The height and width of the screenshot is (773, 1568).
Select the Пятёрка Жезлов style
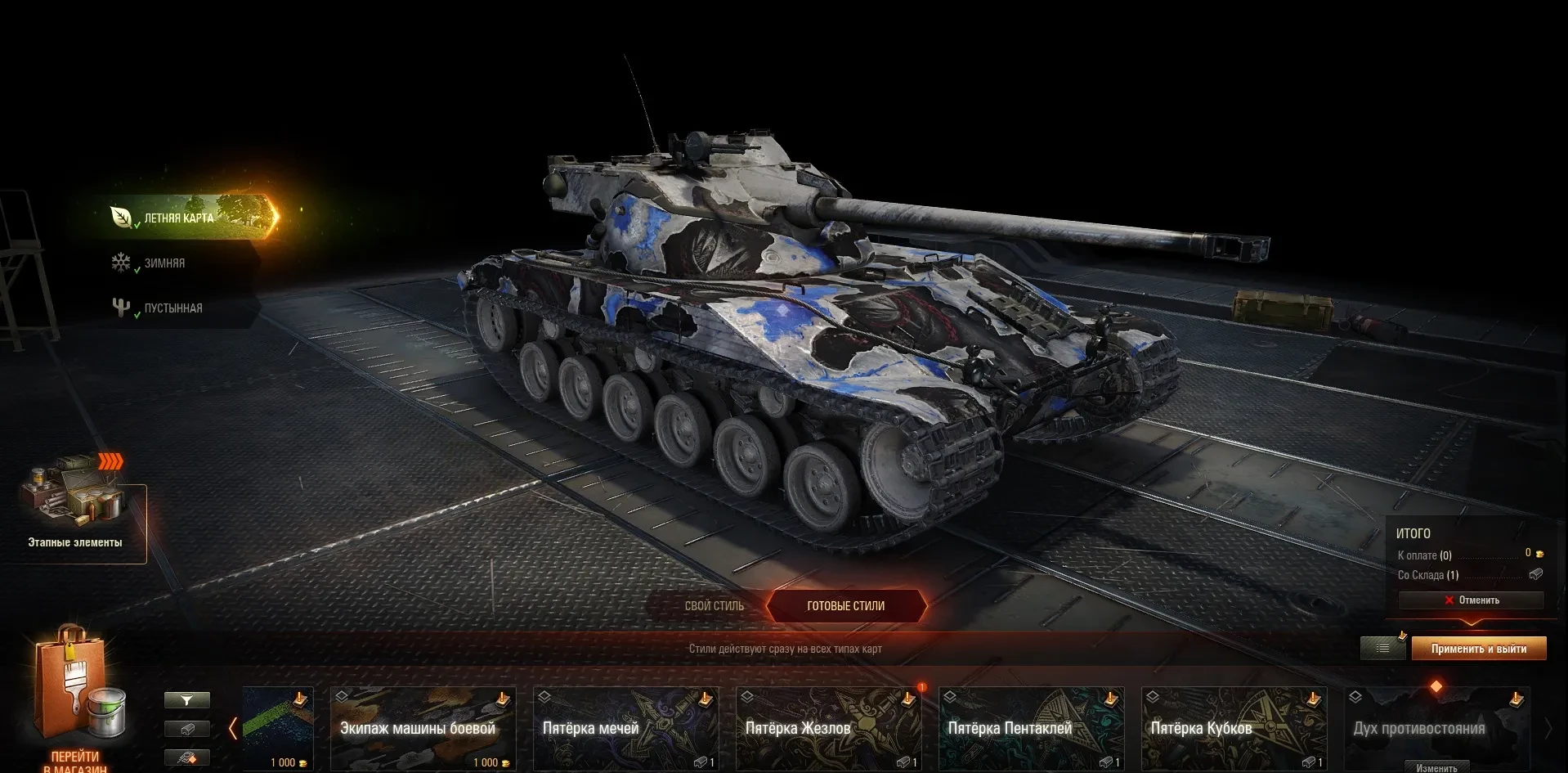[828, 728]
